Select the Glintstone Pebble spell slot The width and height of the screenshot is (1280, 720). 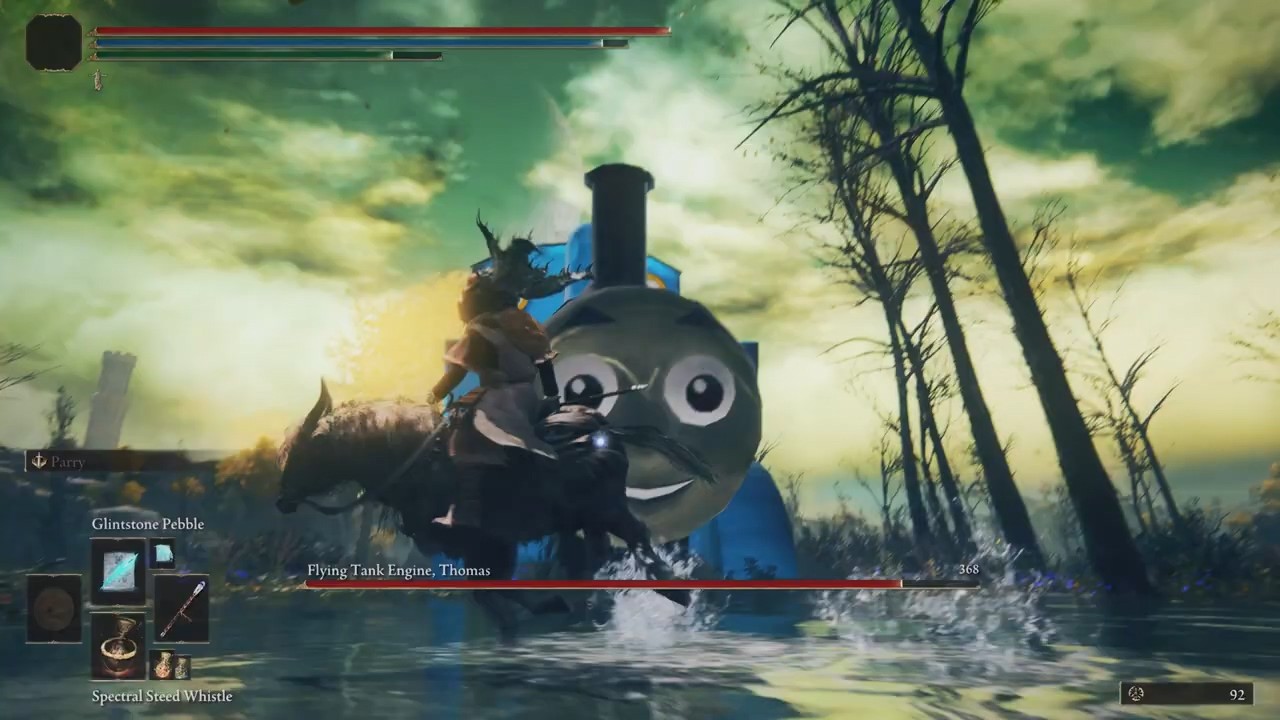click(x=118, y=571)
